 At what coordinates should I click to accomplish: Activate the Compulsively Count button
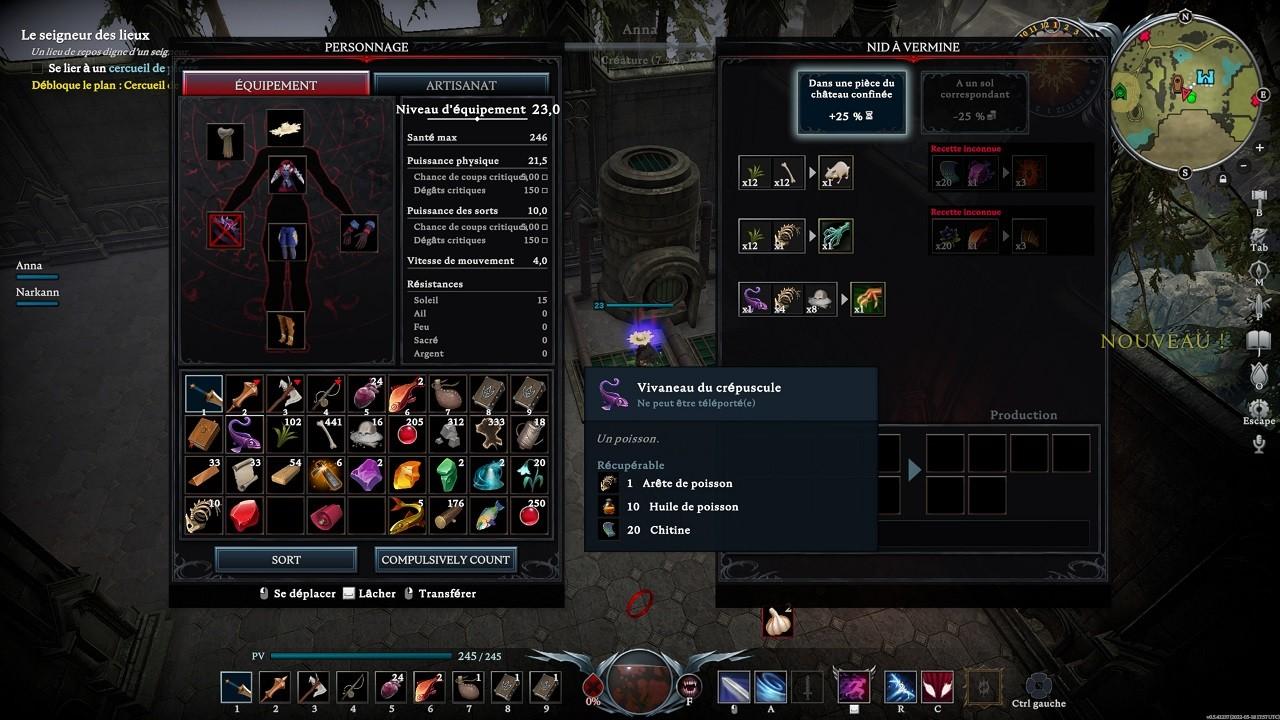point(446,560)
